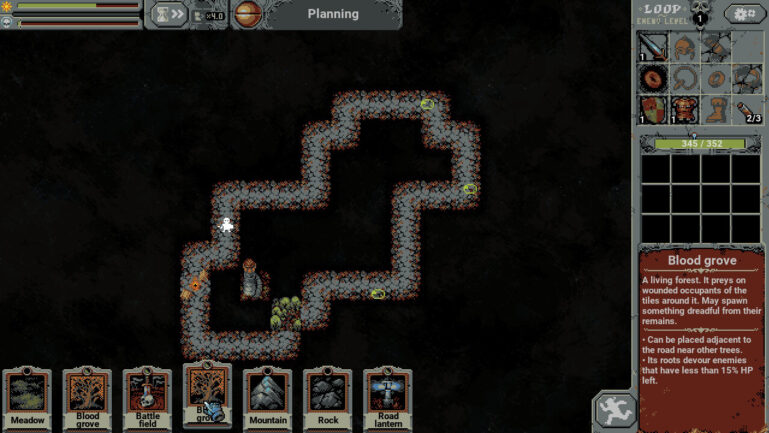Toggle the hourglass game speed button

pos(167,14)
